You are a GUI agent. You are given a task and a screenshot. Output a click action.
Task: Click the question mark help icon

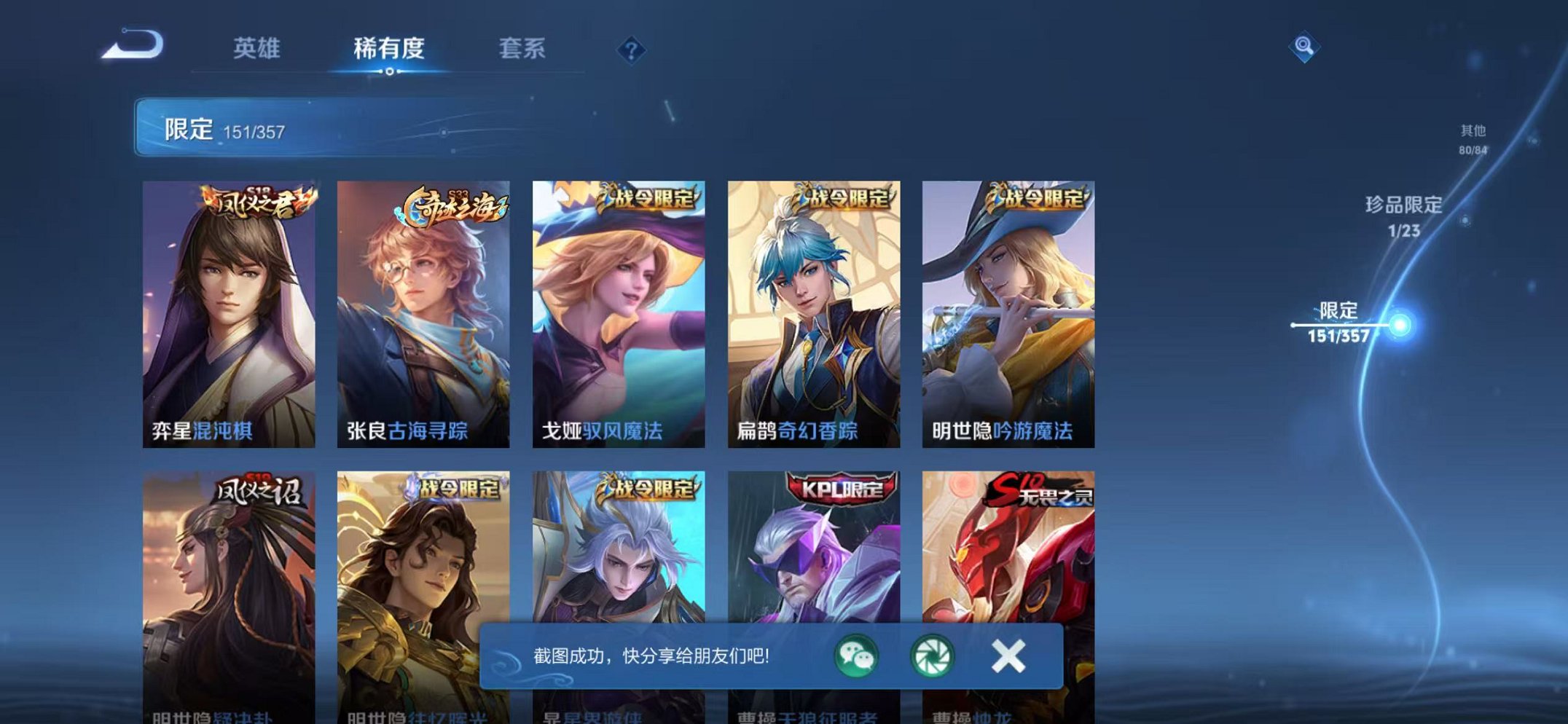(632, 50)
